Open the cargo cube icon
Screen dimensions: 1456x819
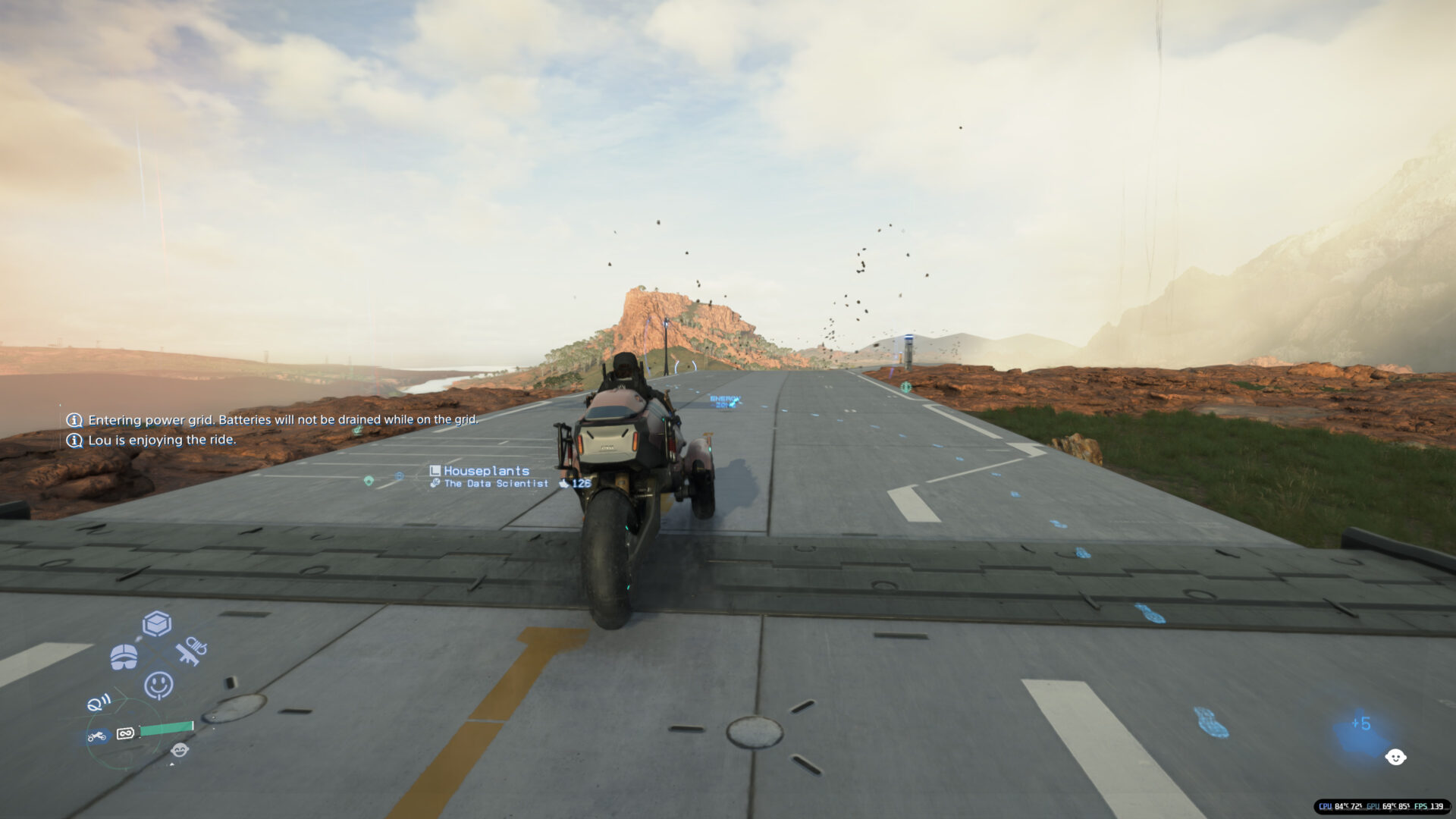point(157,624)
